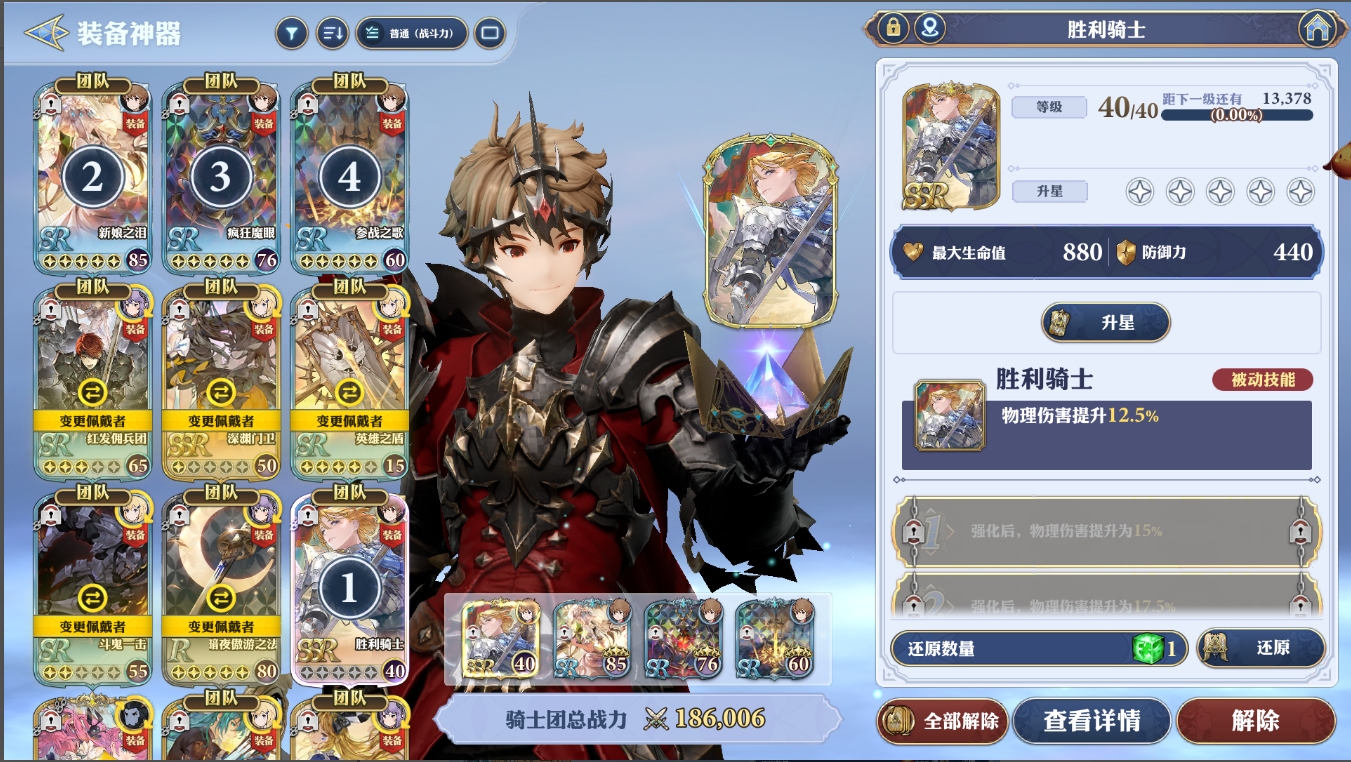Image resolution: width=1351 pixels, height=762 pixels.
Task: Click the location pin icon beside the lock
Action: (x=930, y=30)
